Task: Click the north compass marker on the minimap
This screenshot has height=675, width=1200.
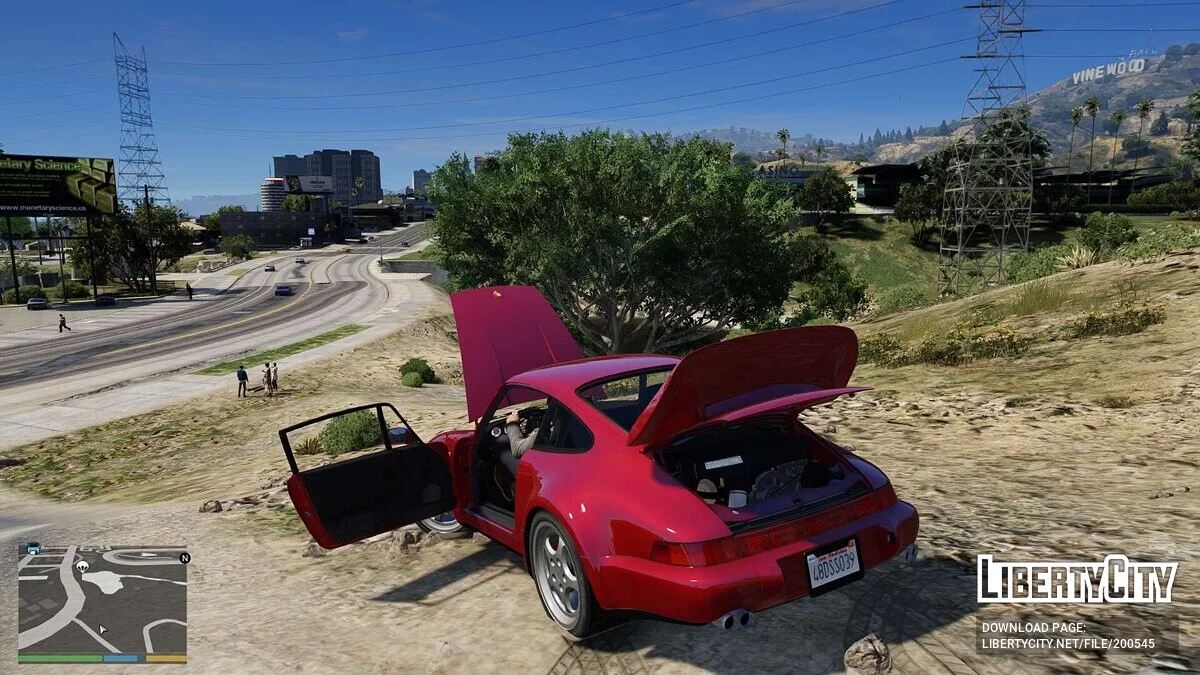Action: [x=184, y=557]
